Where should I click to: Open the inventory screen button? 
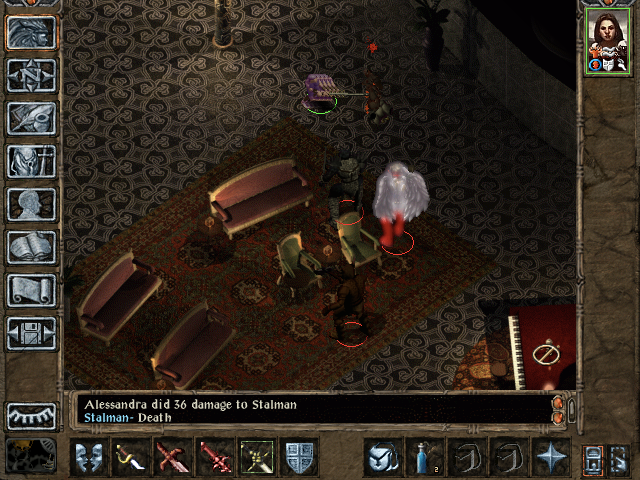coord(31,161)
